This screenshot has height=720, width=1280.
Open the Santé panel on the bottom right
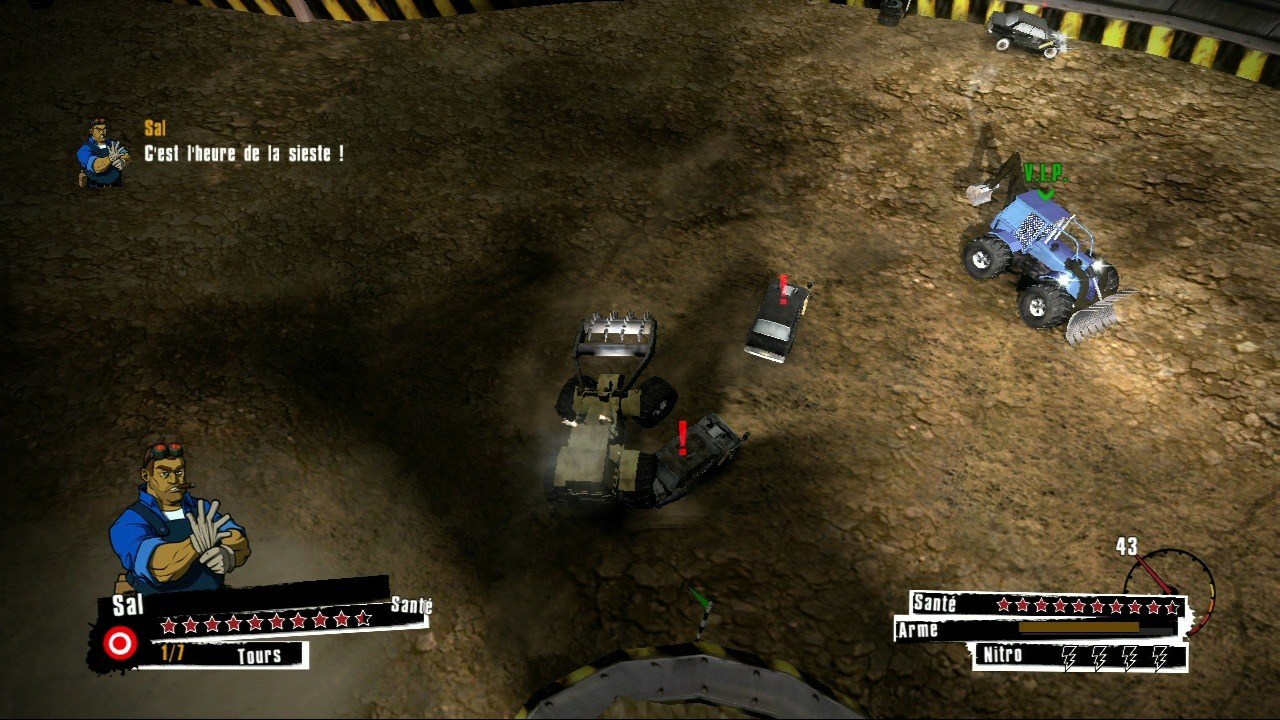pos(1045,604)
